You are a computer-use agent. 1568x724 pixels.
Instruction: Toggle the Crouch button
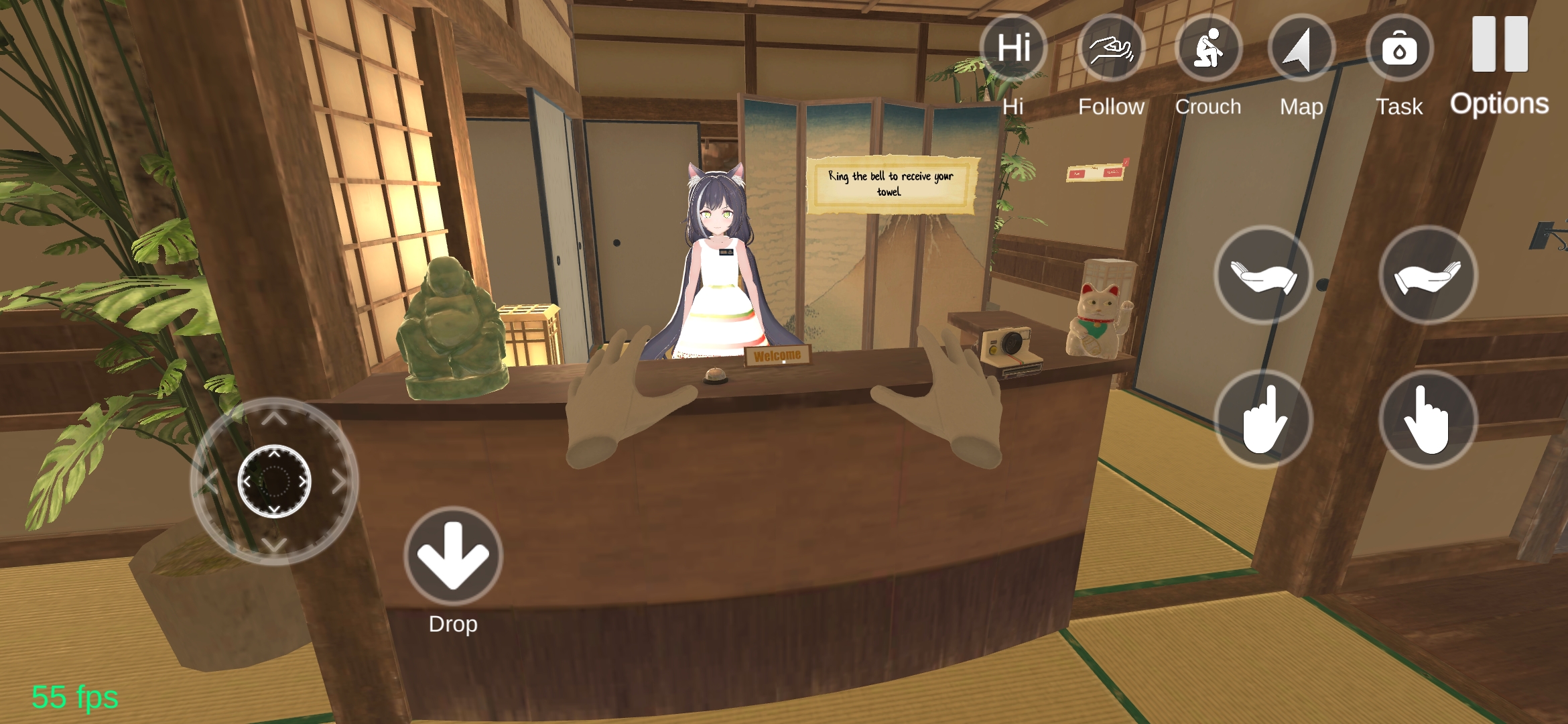[1208, 48]
